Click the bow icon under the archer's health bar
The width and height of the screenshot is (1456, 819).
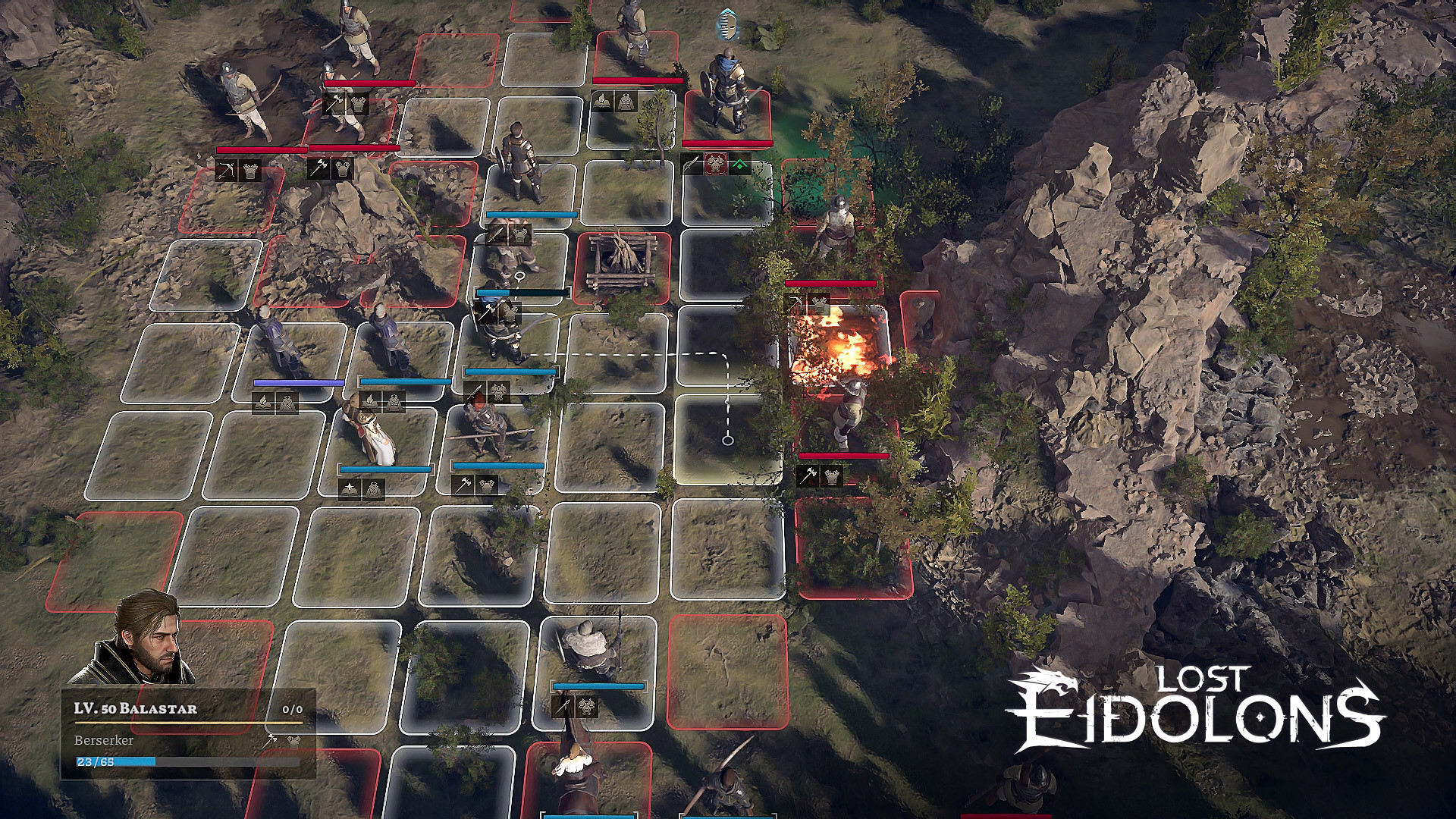[x=226, y=171]
